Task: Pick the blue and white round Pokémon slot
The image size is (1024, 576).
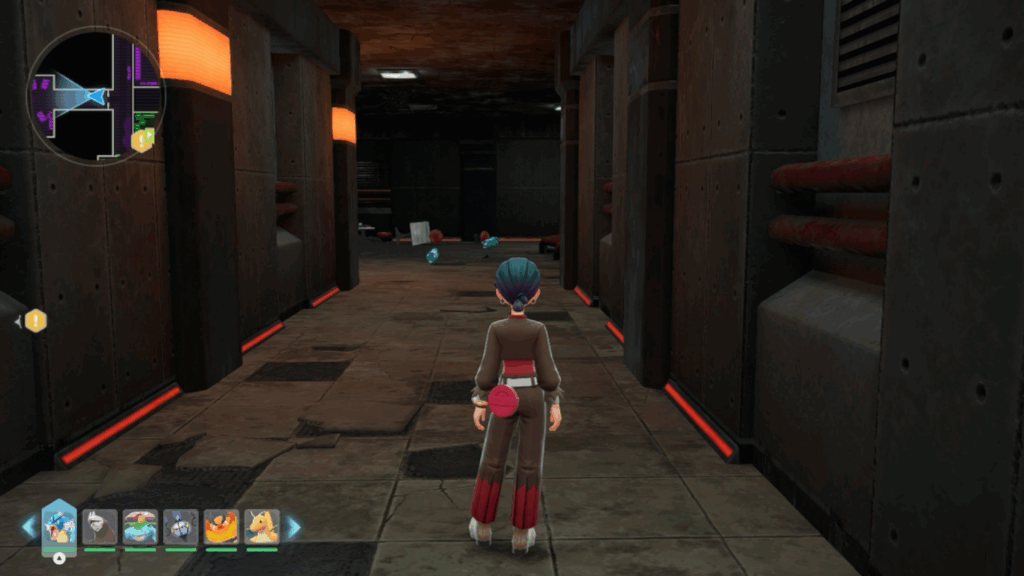Action: click(x=181, y=526)
